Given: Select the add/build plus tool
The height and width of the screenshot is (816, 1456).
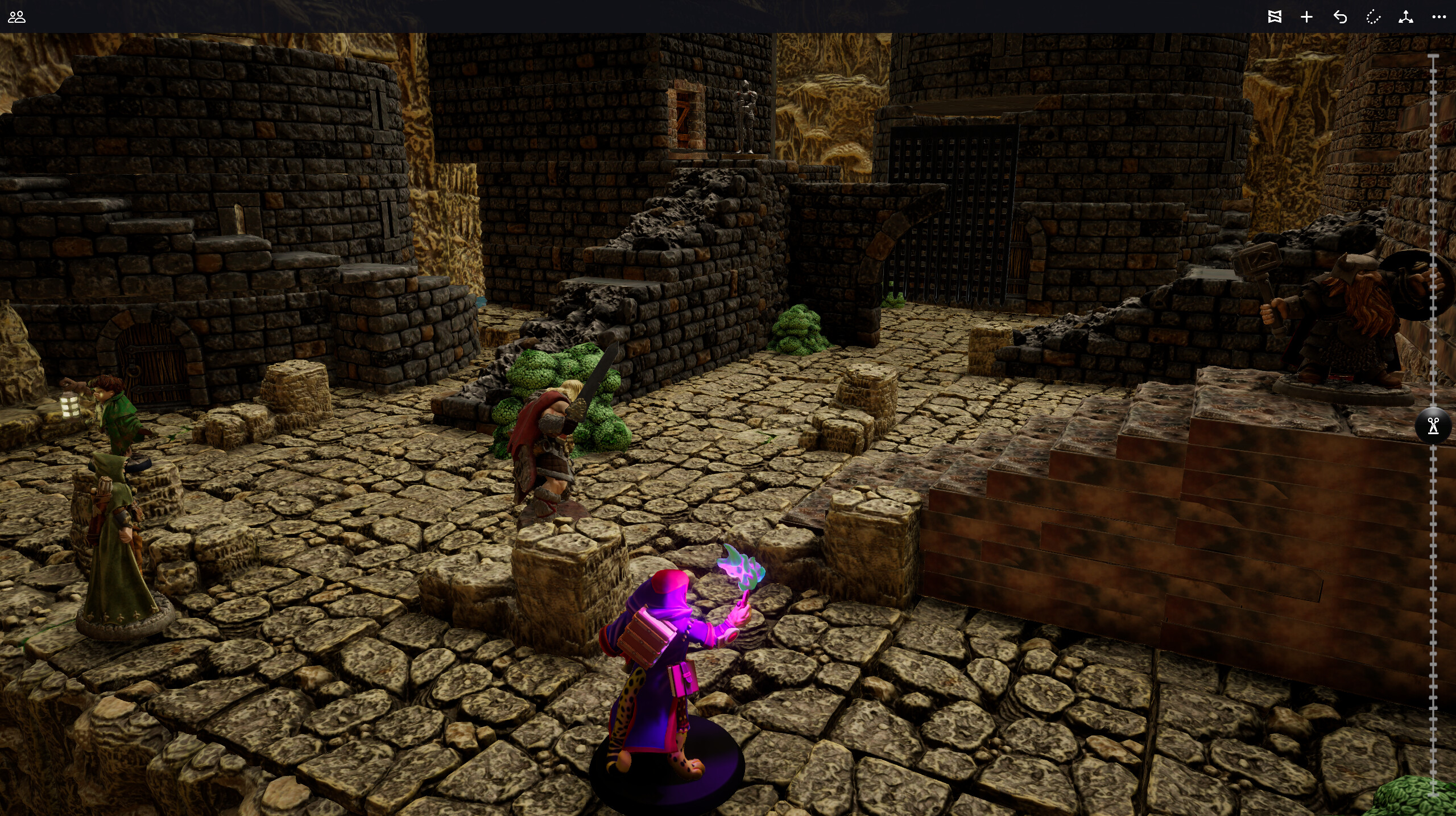Looking at the screenshot, I should point(1306,17).
